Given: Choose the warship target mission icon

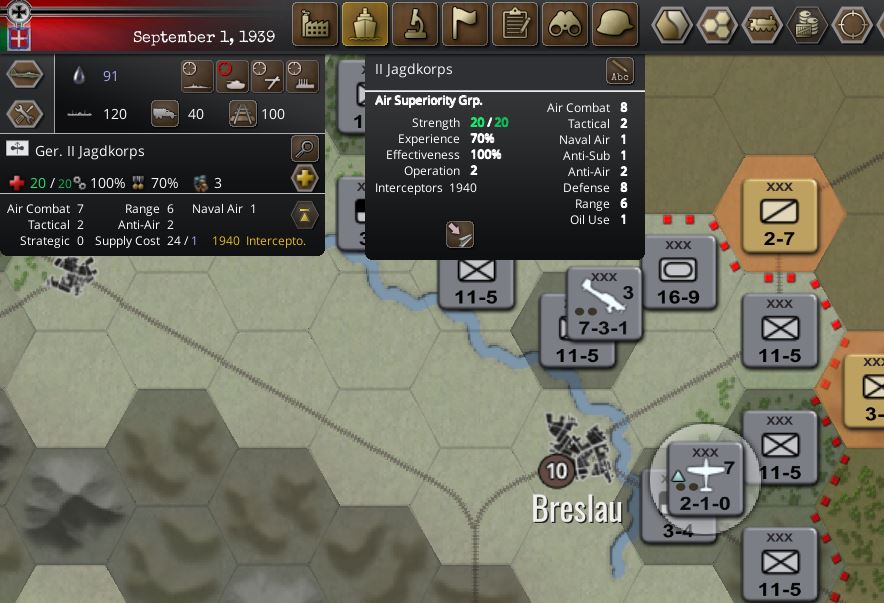Looking at the screenshot, I should [x=197, y=75].
